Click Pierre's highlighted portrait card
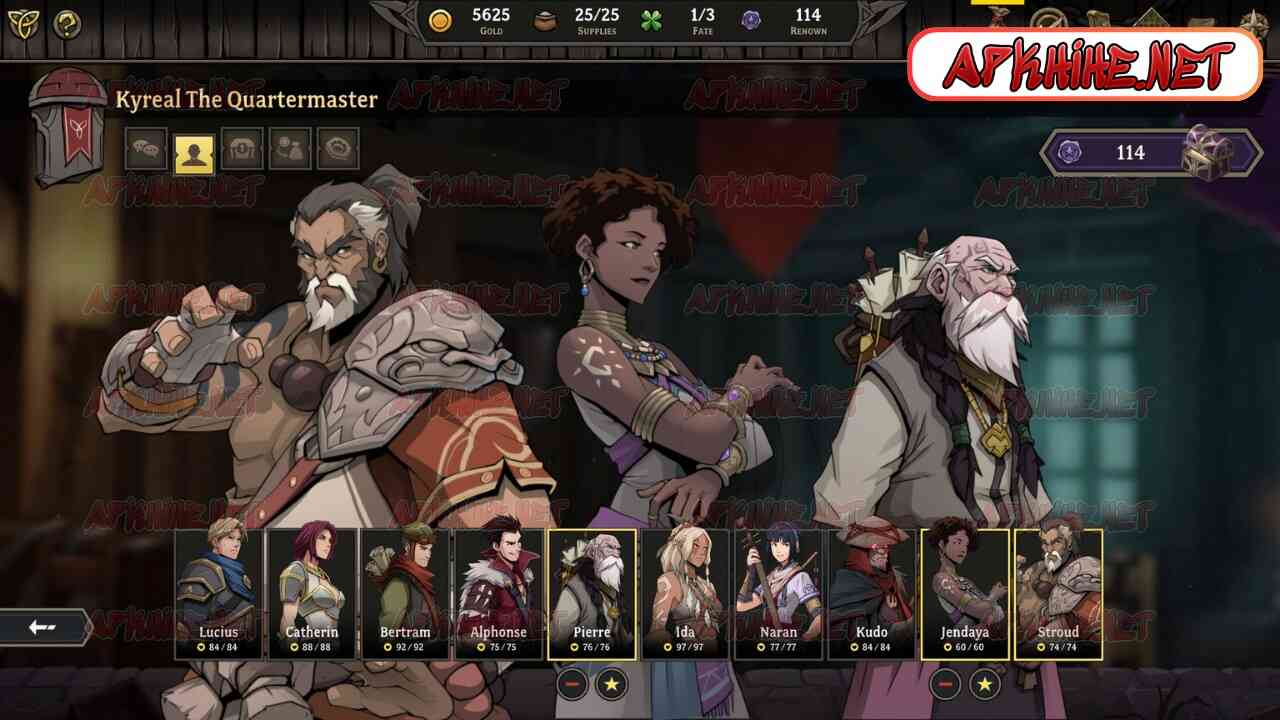Image resolution: width=1280 pixels, height=720 pixels. 592,593
